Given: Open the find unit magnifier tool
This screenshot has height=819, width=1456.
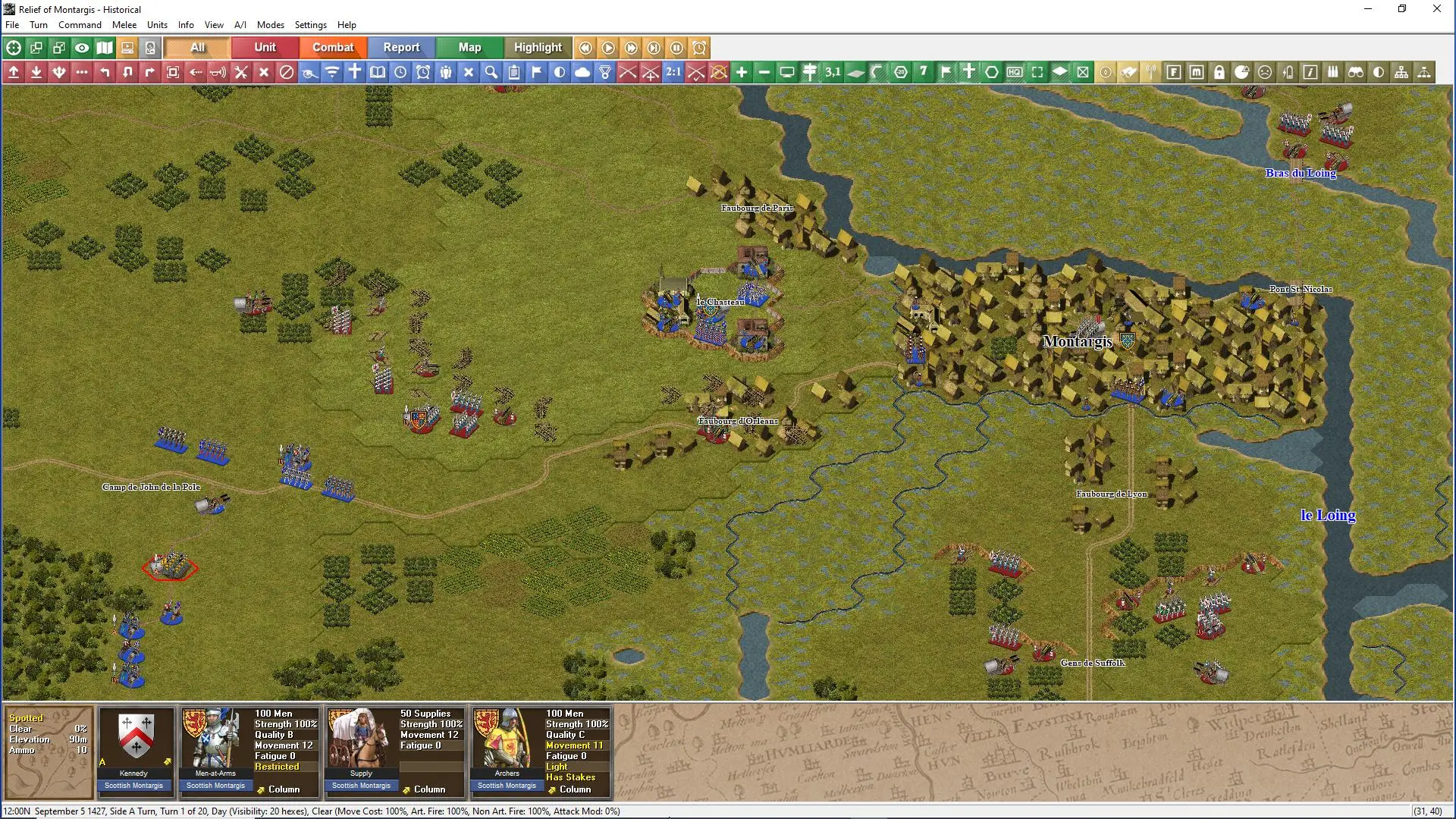Looking at the screenshot, I should [x=491, y=72].
